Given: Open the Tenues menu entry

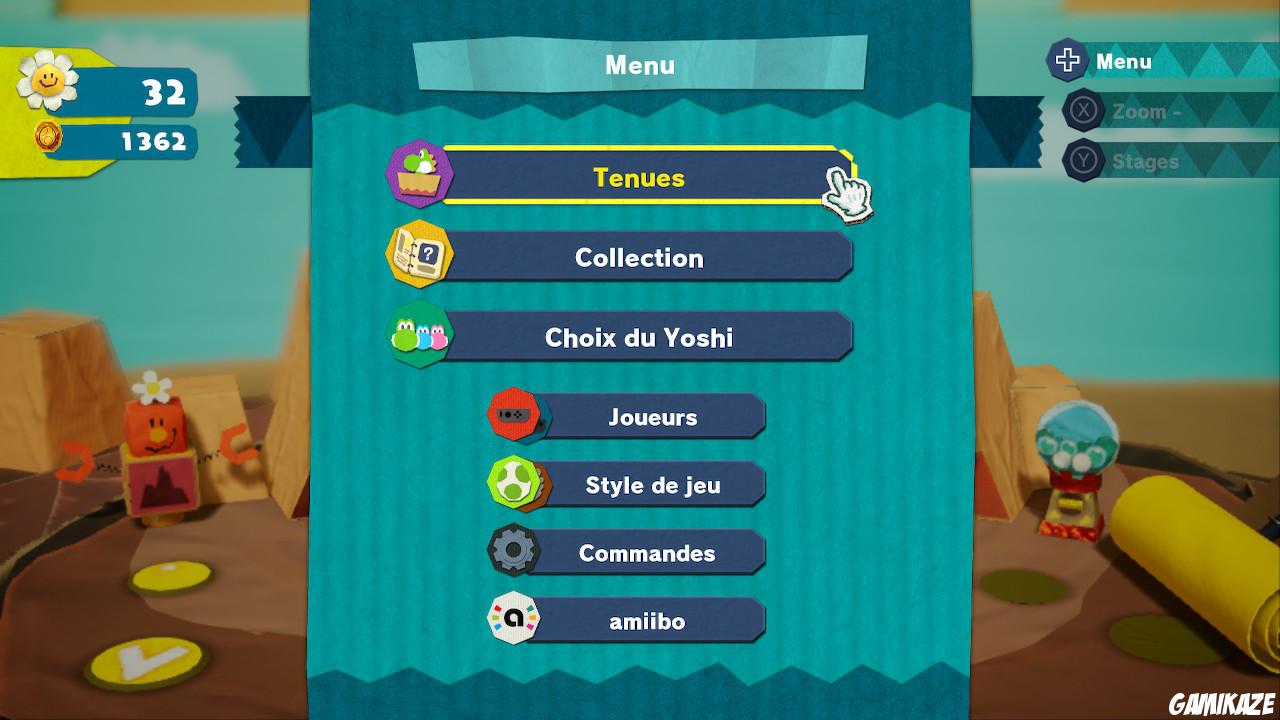Looking at the screenshot, I should [640, 178].
